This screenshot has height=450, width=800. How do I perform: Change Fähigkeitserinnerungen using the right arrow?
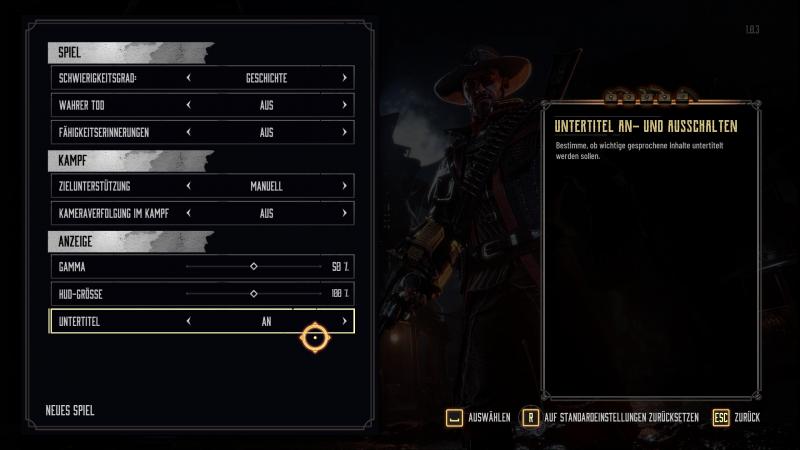pyautogui.click(x=344, y=131)
